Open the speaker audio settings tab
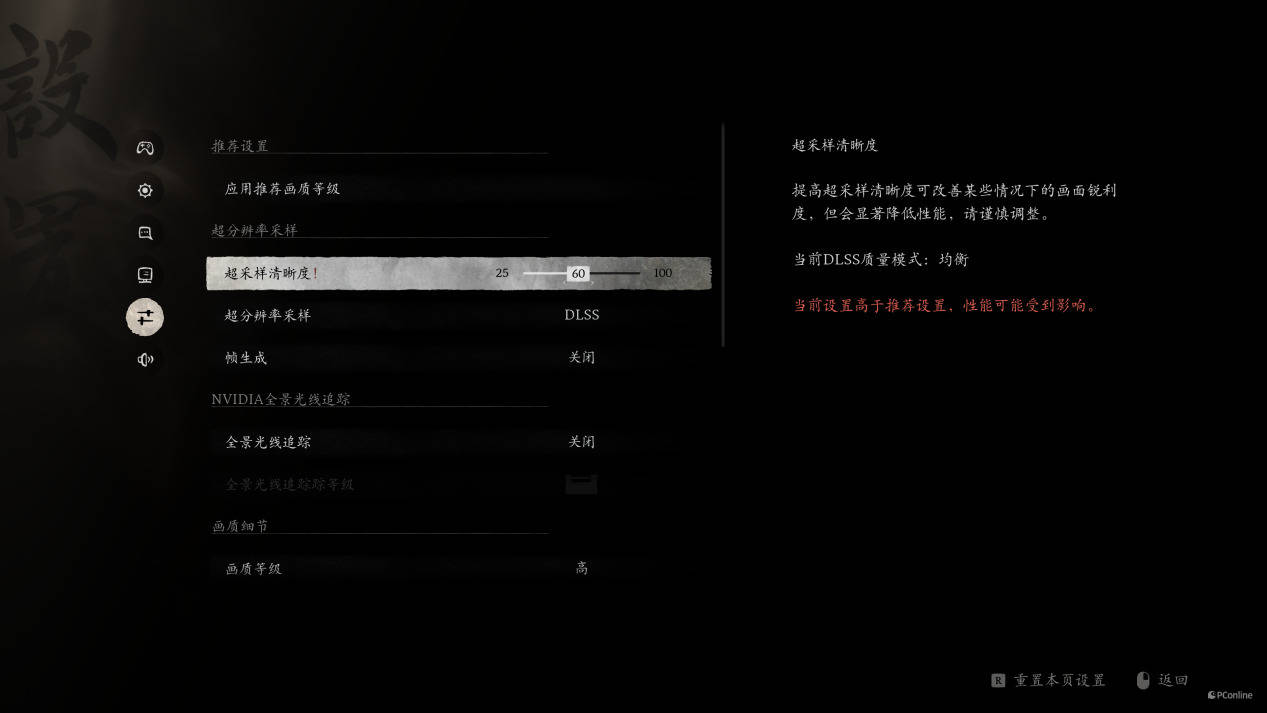Image resolution: width=1267 pixels, height=713 pixels. tap(145, 360)
